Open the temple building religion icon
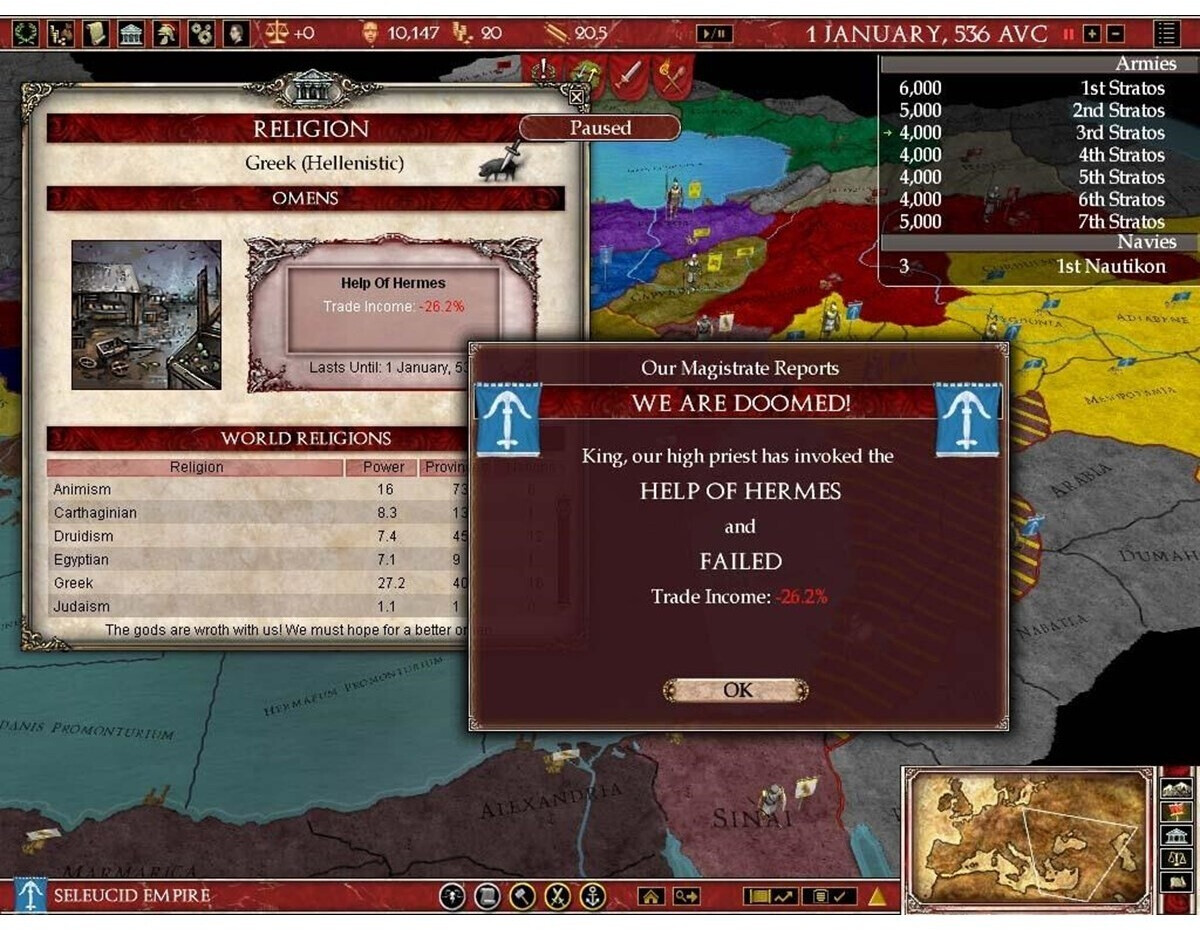This screenshot has width=1200, height=930. pyautogui.click(x=131, y=33)
